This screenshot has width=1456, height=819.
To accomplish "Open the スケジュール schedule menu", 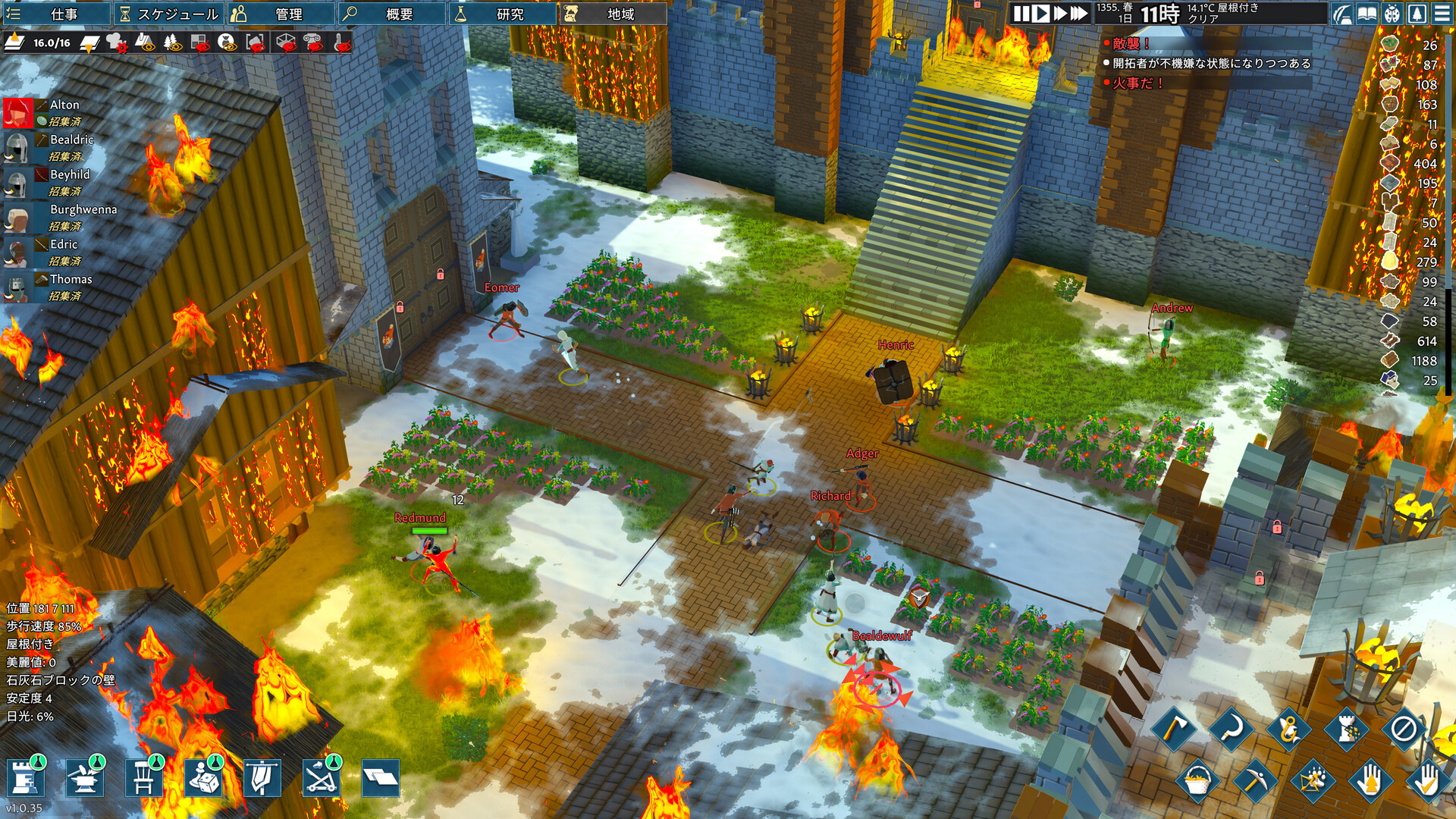I will coord(167,14).
